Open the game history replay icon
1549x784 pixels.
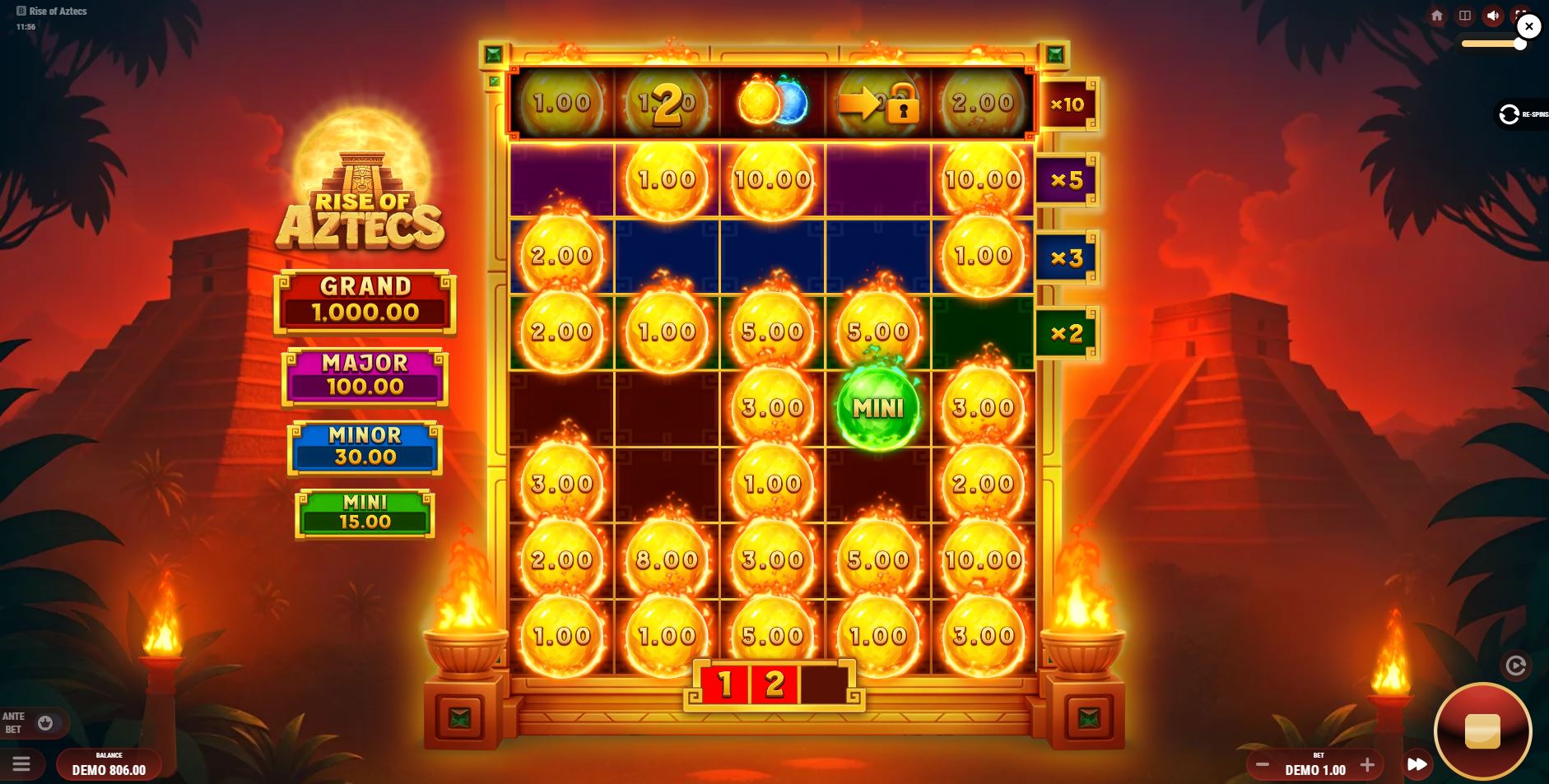click(1517, 666)
